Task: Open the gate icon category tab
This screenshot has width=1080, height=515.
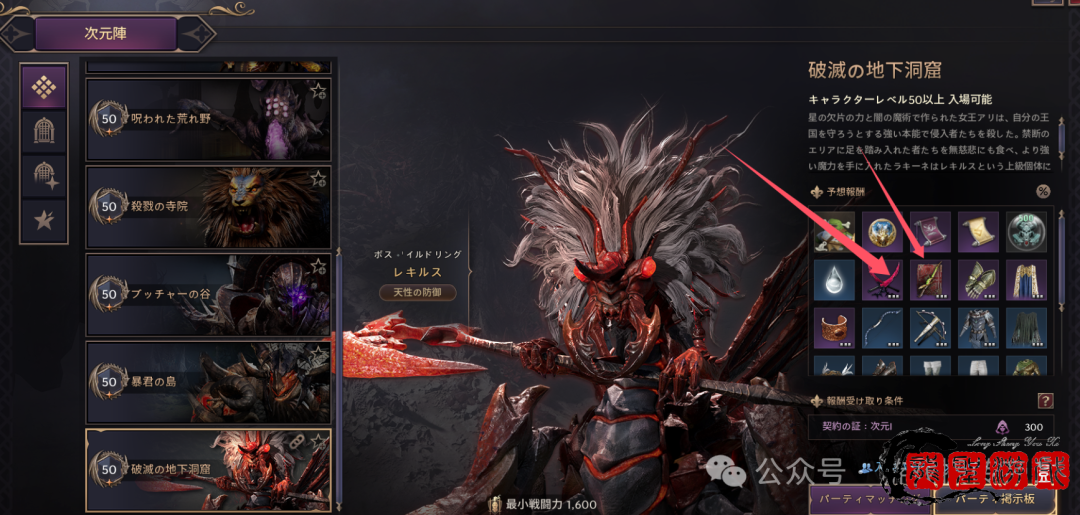Action: tap(44, 130)
